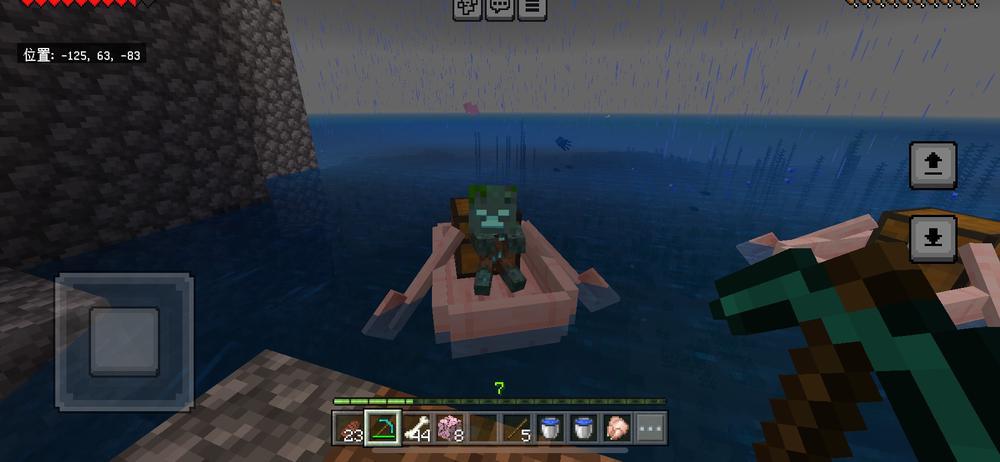Select the diamond pickaxe hotbar slot

383,427
